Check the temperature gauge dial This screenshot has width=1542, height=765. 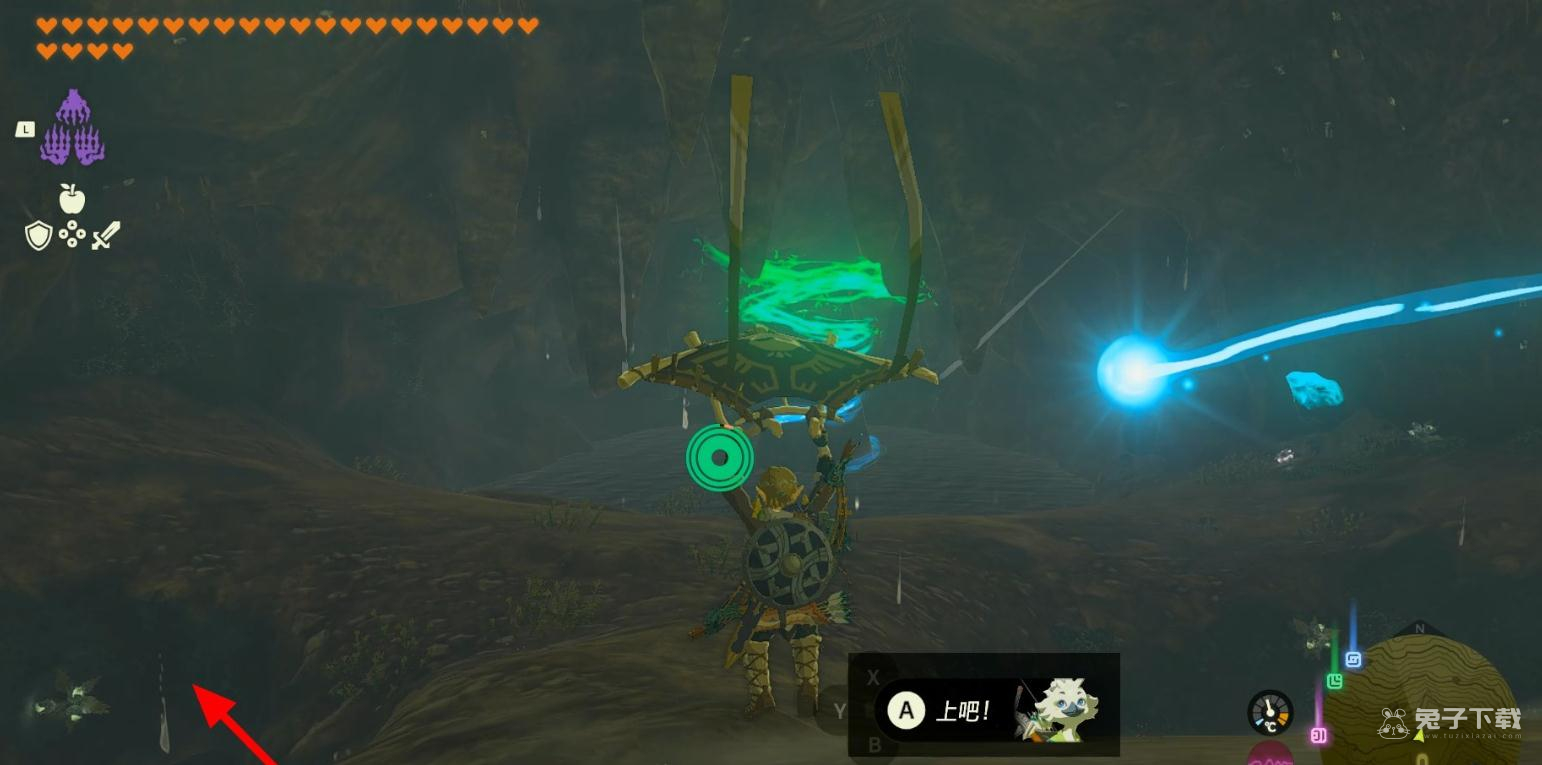[1270, 712]
